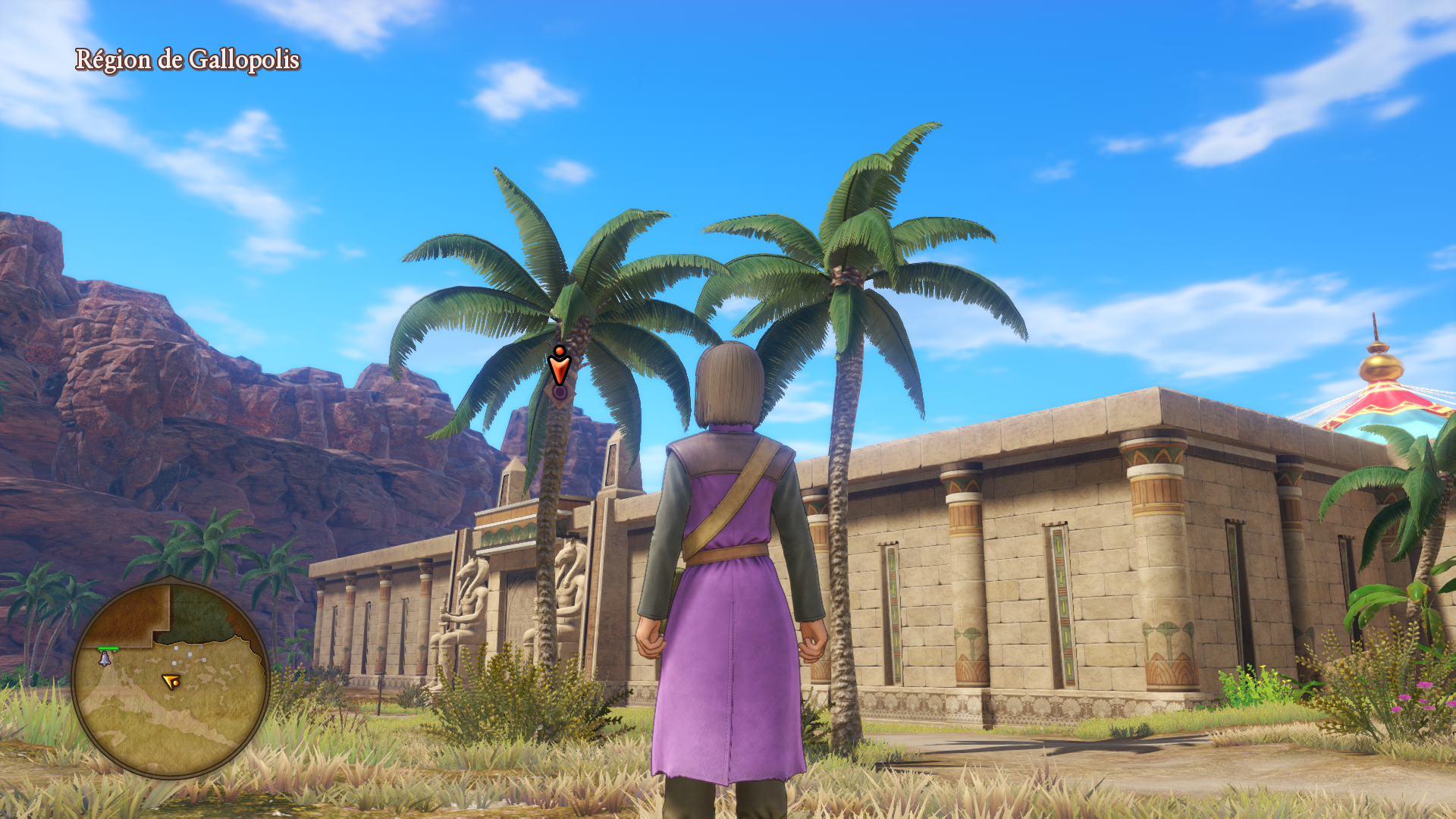
Task: Open the circular minimap
Action: pos(171,679)
